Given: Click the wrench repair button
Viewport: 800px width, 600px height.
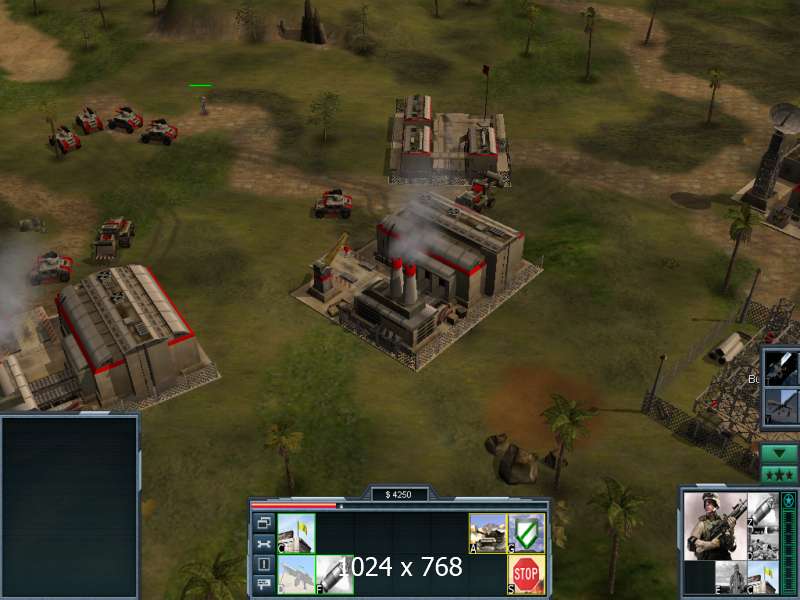Looking at the screenshot, I should pyautogui.click(x=264, y=544).
